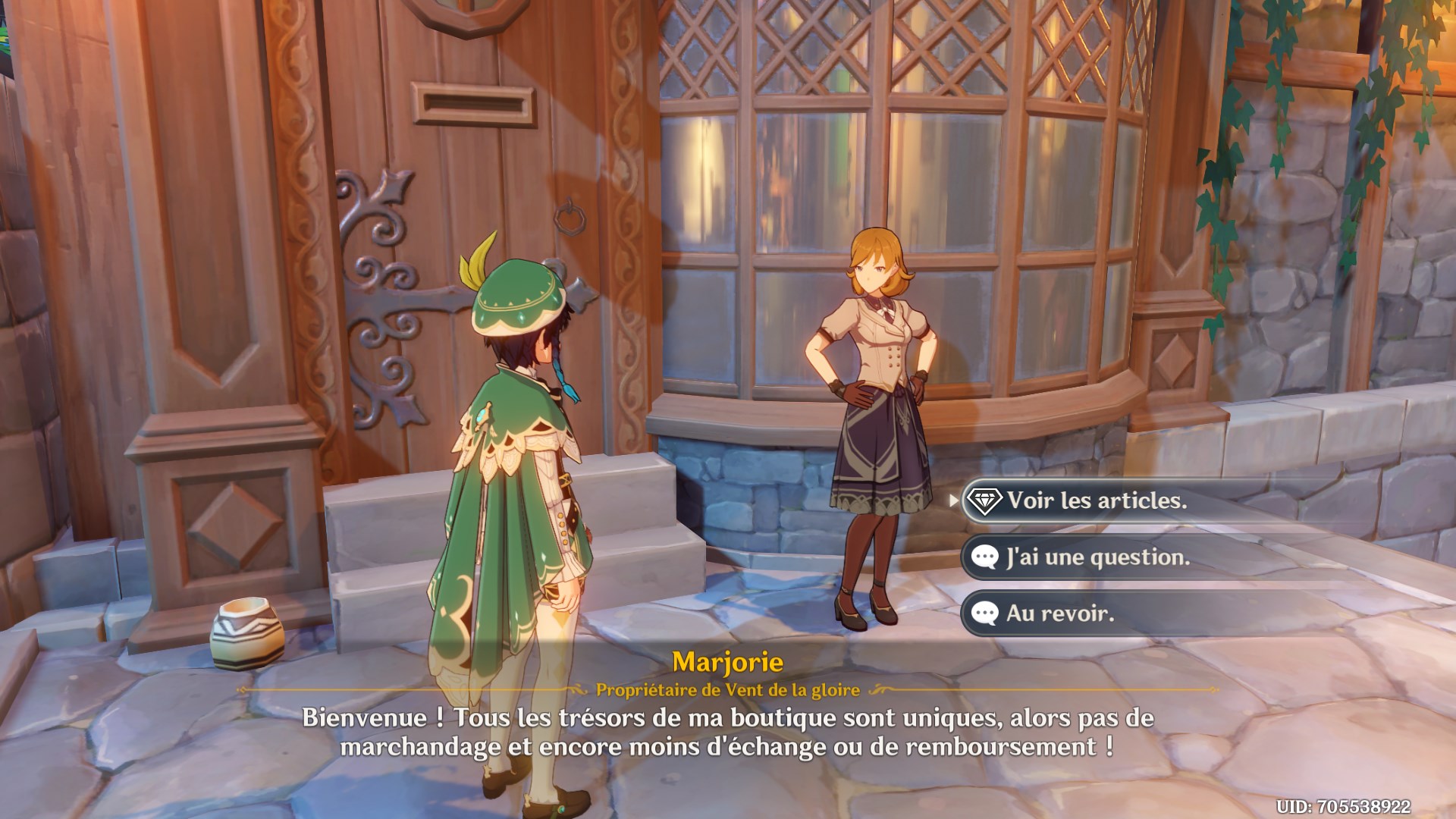Say "Au revoir." to Marjorie
1456x819 pixels.
coord(1059,613)
